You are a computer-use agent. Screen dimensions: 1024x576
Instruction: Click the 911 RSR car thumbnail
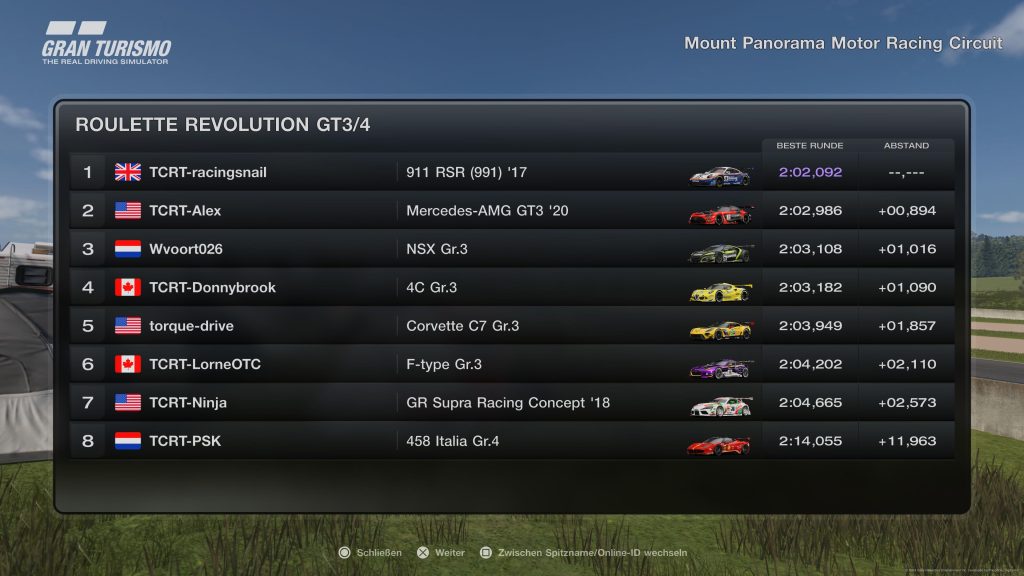(x=719, y=174)
